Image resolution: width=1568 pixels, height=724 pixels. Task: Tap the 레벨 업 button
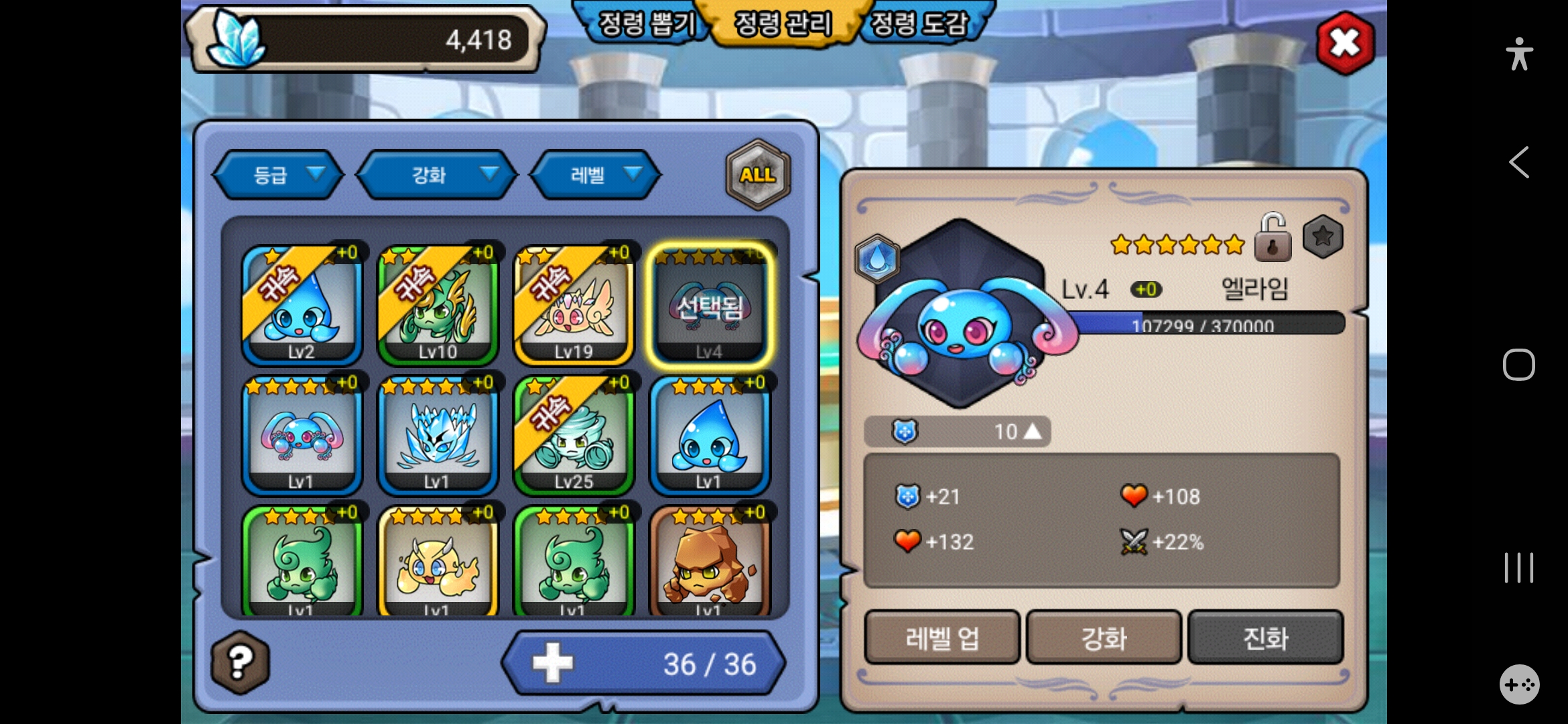point(942,638)
